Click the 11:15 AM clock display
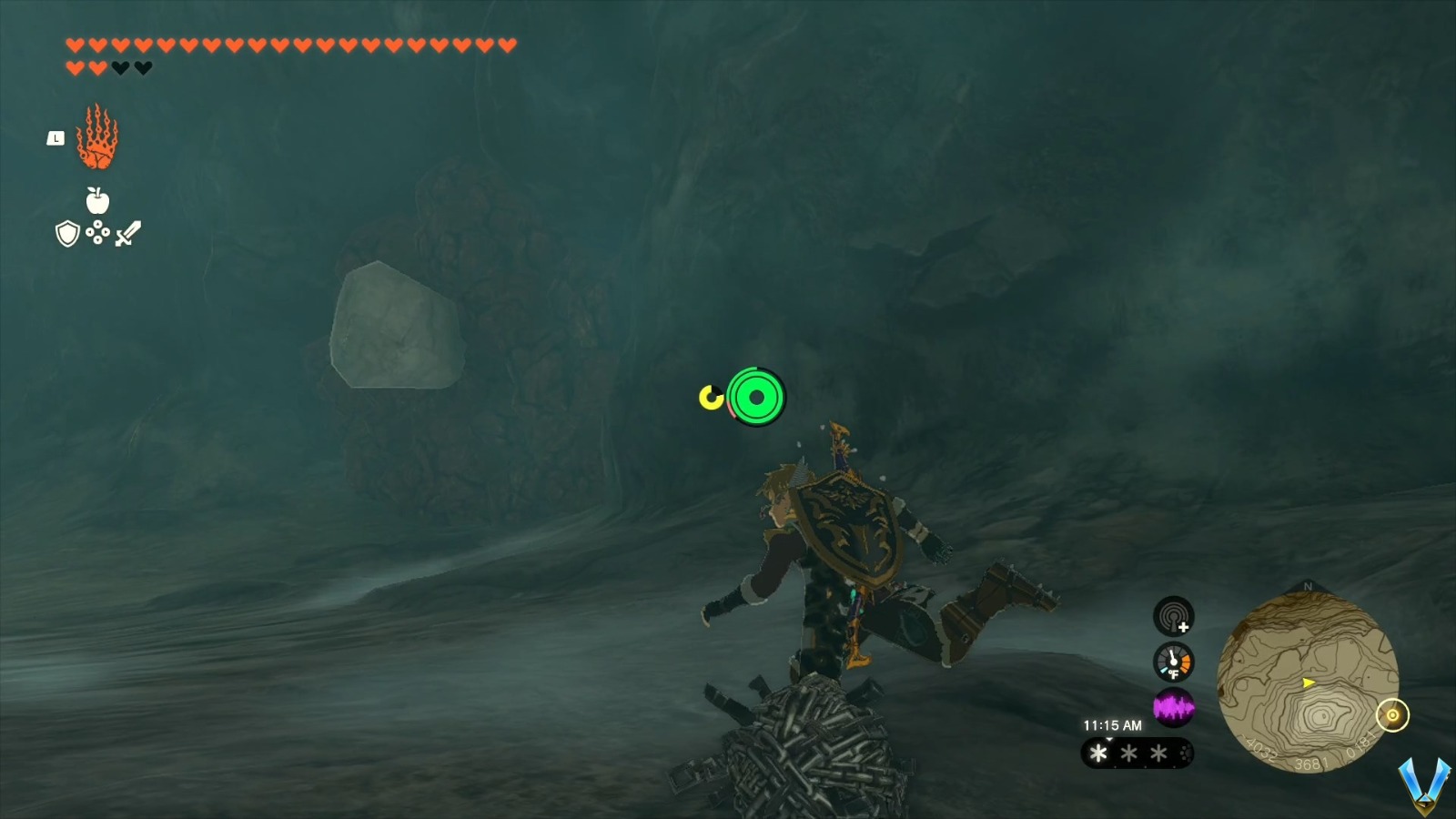This screenshot has width=1456, height=819. (x=1113, y=724)
